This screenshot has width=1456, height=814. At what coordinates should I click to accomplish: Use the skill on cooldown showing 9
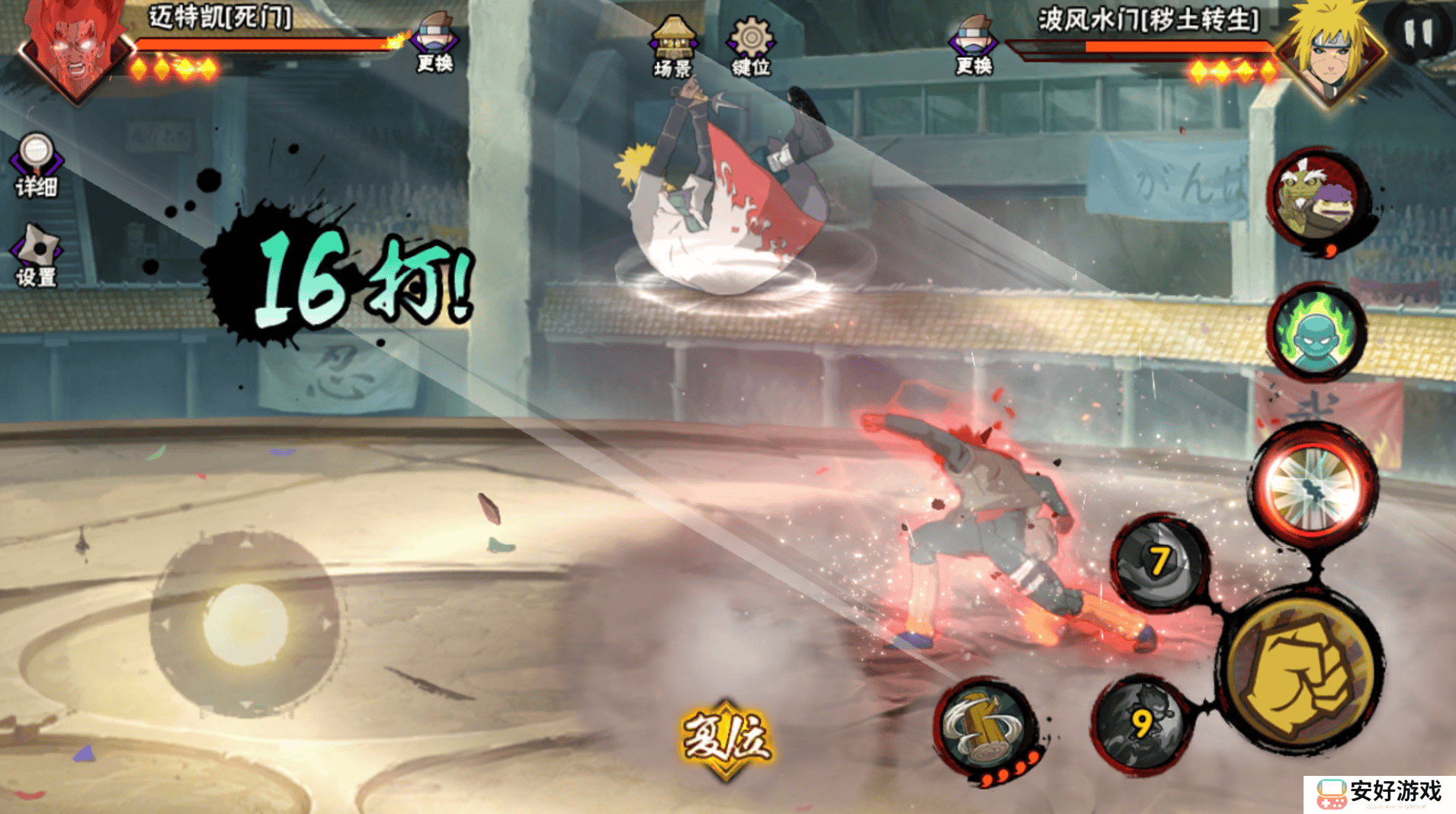pos(1140,723)
